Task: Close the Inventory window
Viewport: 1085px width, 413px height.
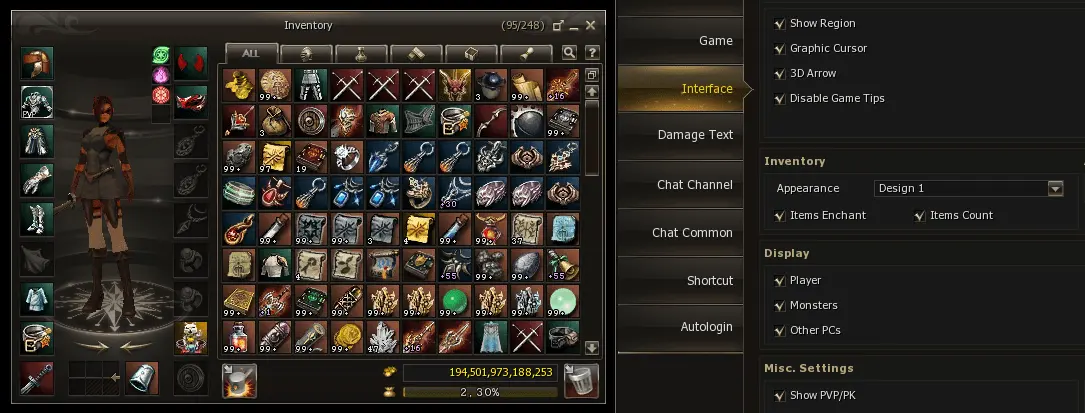Action: click(591, 25)
